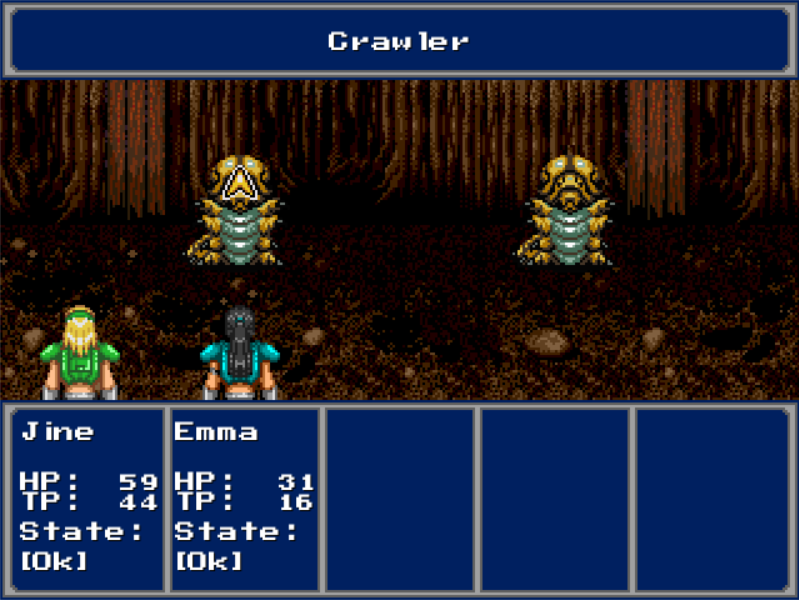Select Jine's party status panel
This screenshot has width=799, height=600.
coord(87,497)
